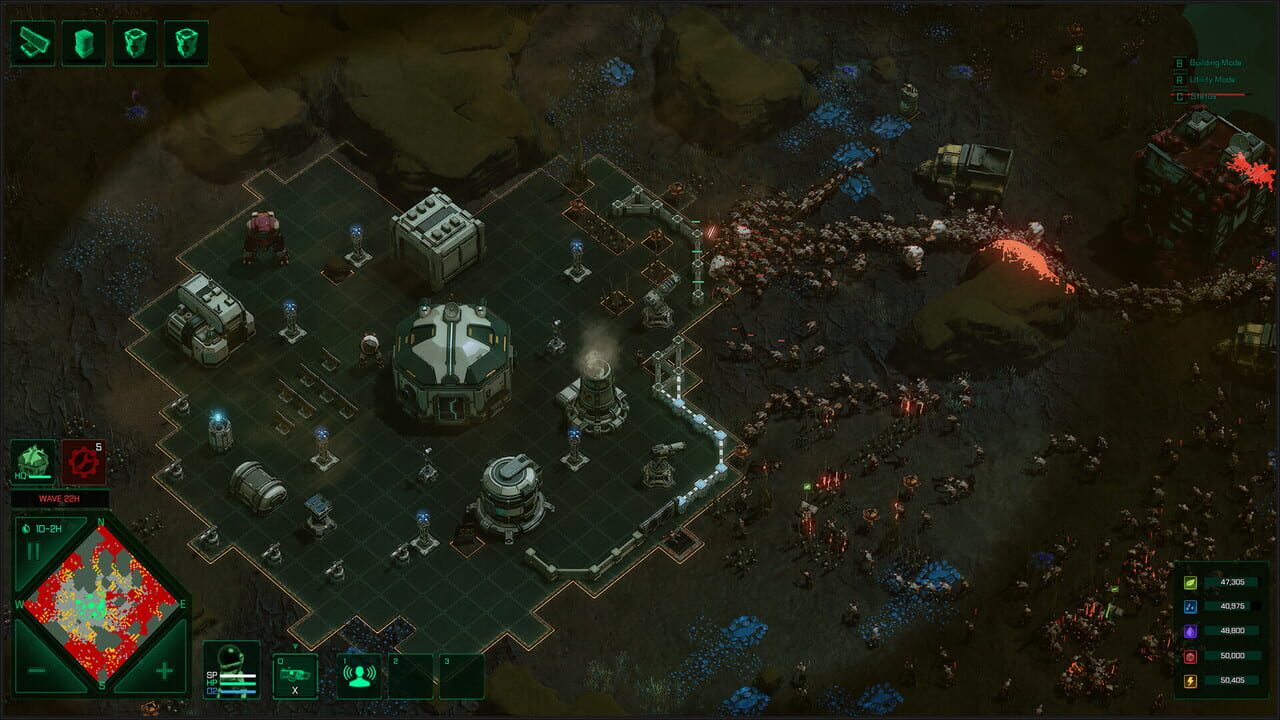Pause the game using the minimap pause control
The image size is (1280, 720).
pos(35,551)
